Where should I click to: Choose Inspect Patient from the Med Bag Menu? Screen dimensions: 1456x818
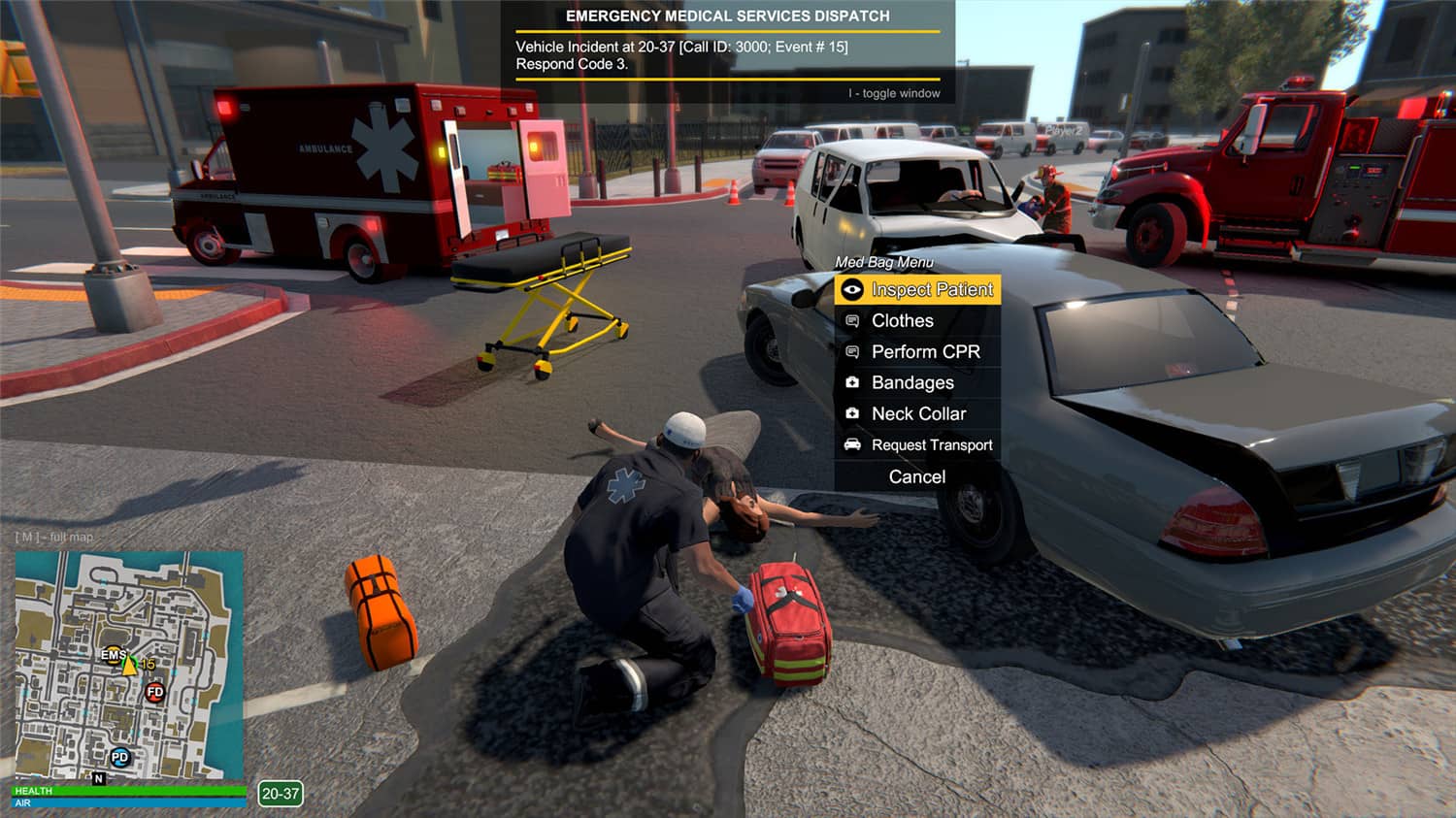[932, 289]
